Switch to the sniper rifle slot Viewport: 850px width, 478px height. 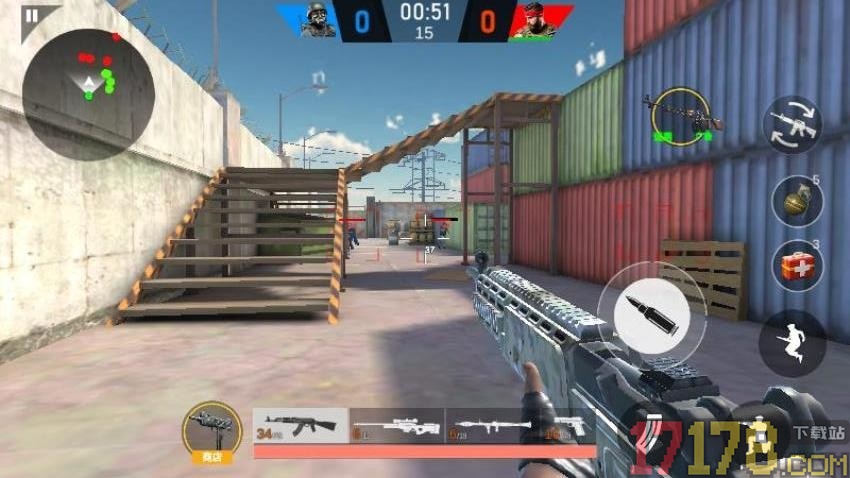(x=396, y=425)
